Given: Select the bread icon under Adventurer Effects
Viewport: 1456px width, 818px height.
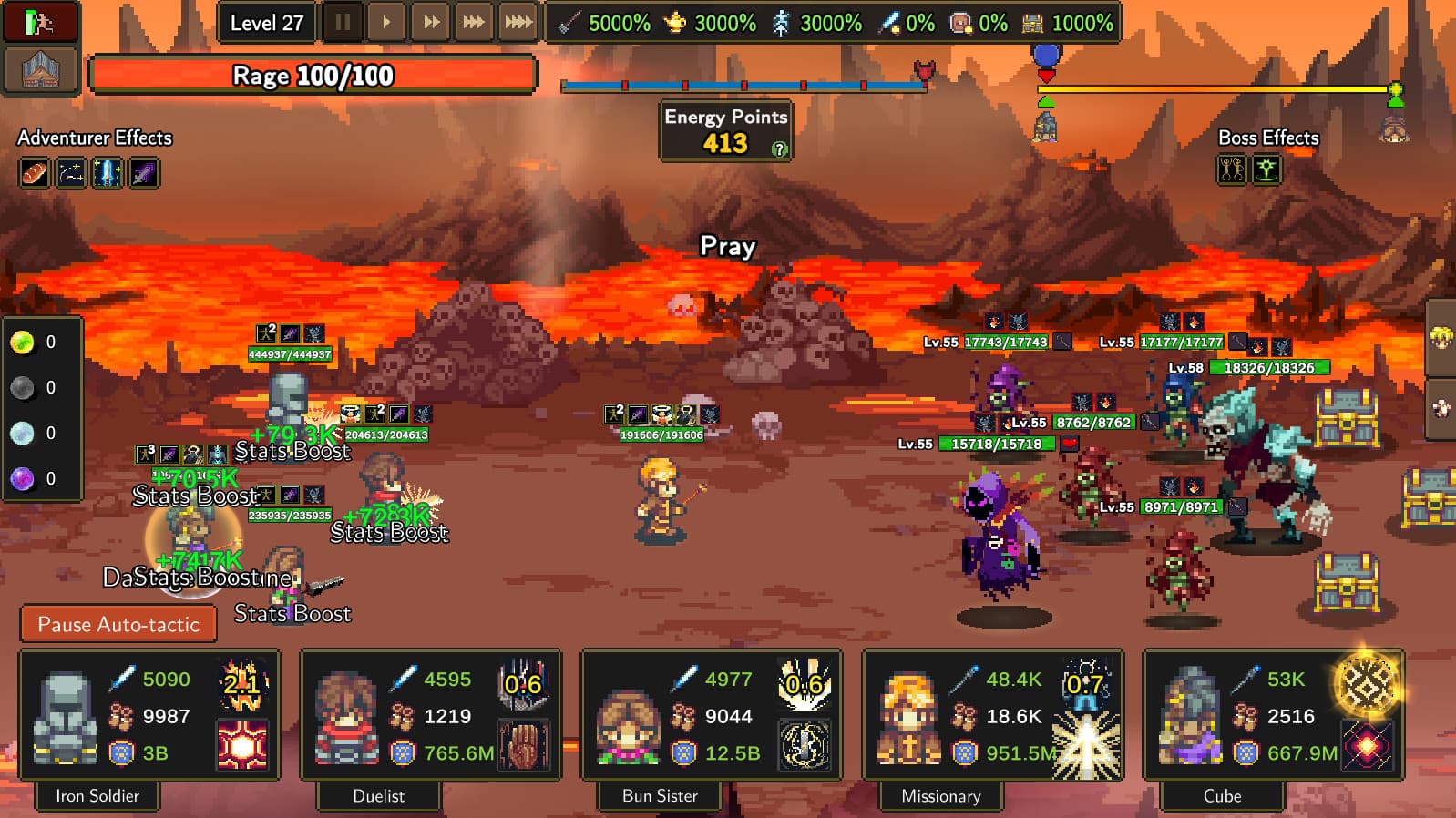Looking at the screenshot, I should (x=34, y=172).
